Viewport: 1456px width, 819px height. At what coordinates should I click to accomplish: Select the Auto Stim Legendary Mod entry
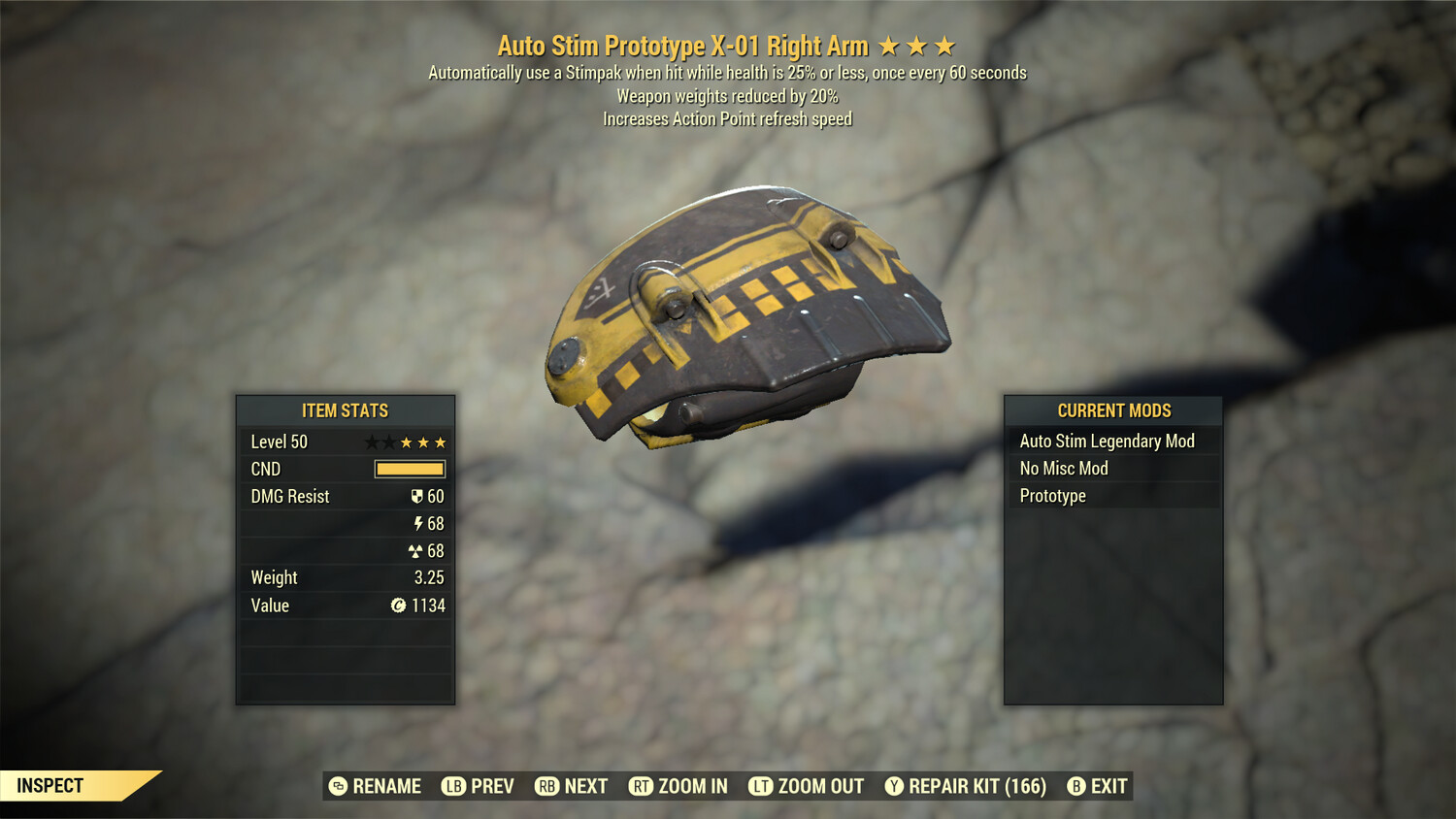point(1106,441)
